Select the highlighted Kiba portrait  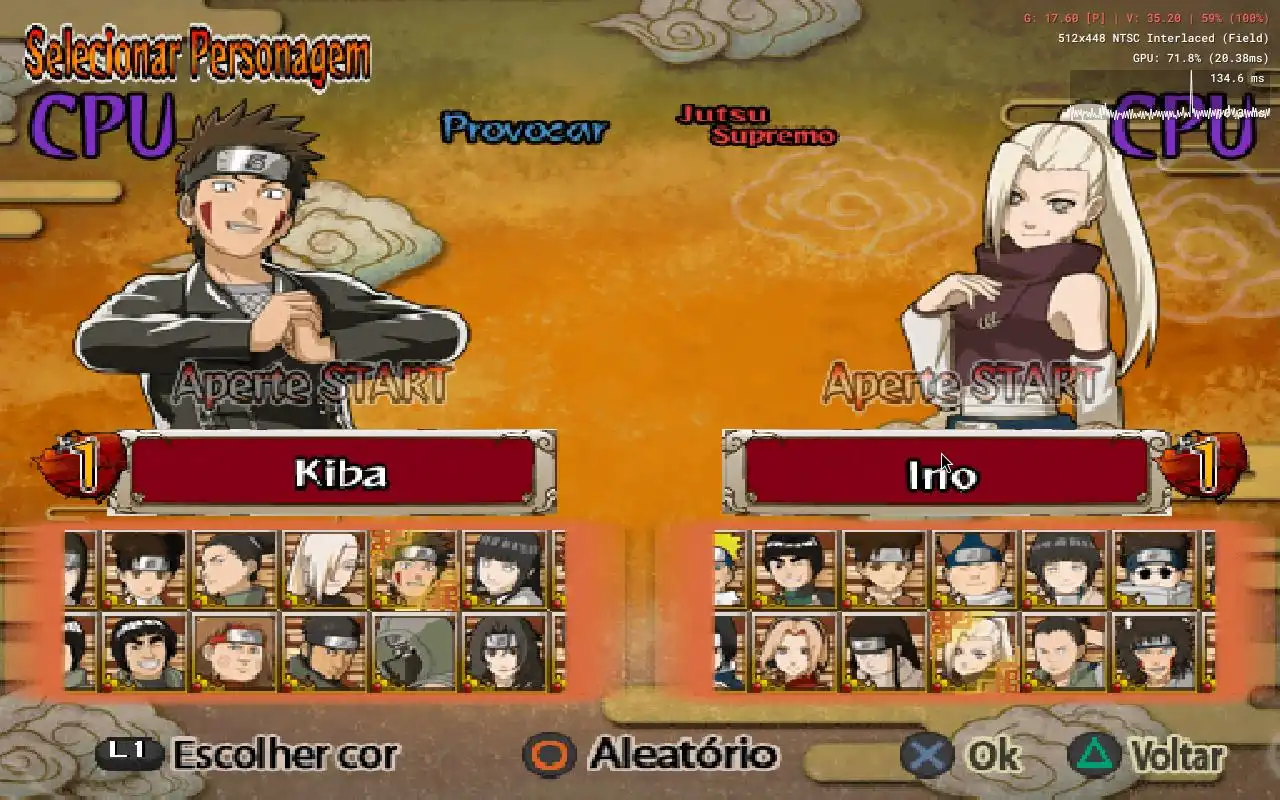pyautogui.click(x=414, y=569)
